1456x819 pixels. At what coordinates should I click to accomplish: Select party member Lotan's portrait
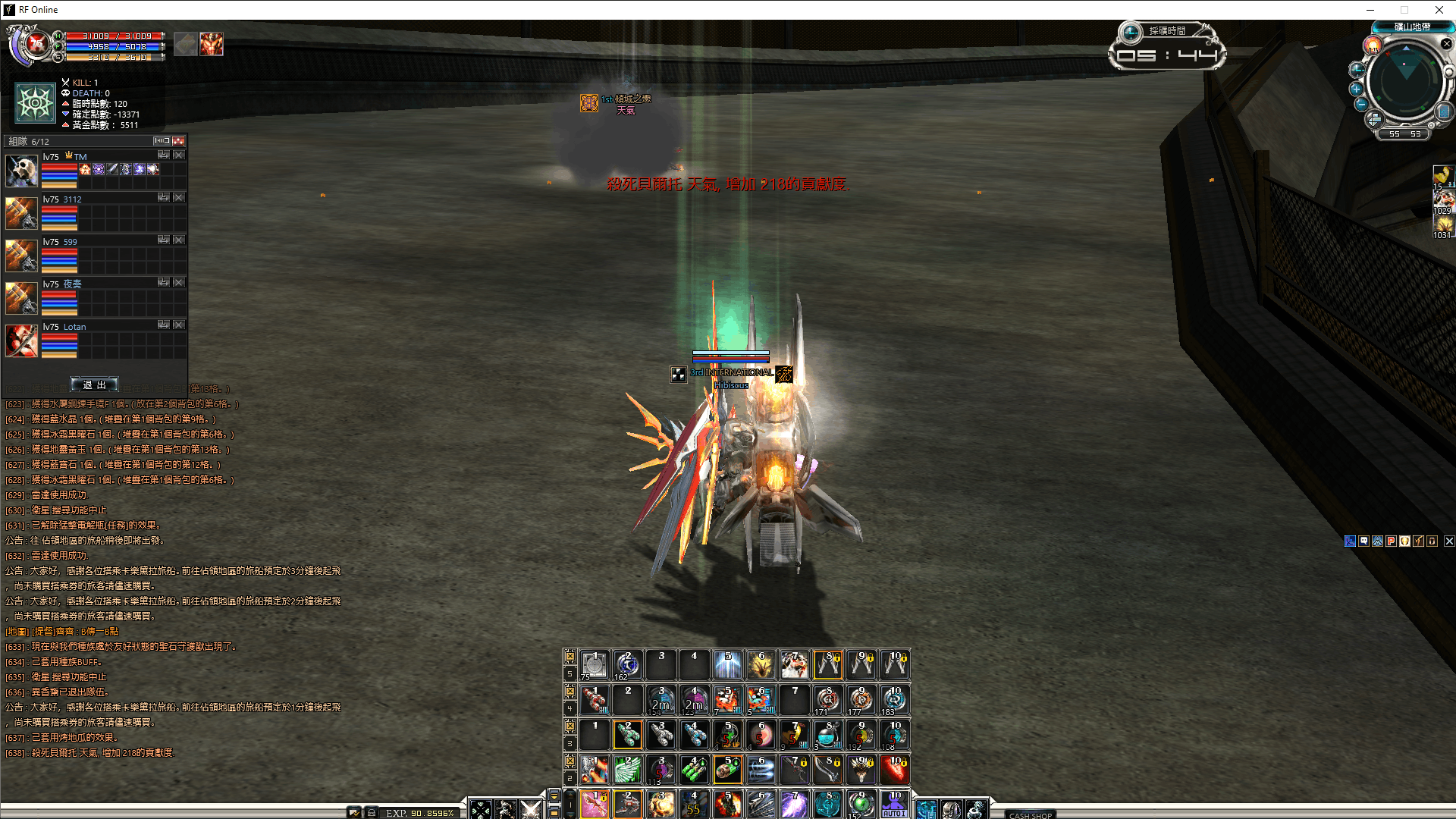[21, 340]
